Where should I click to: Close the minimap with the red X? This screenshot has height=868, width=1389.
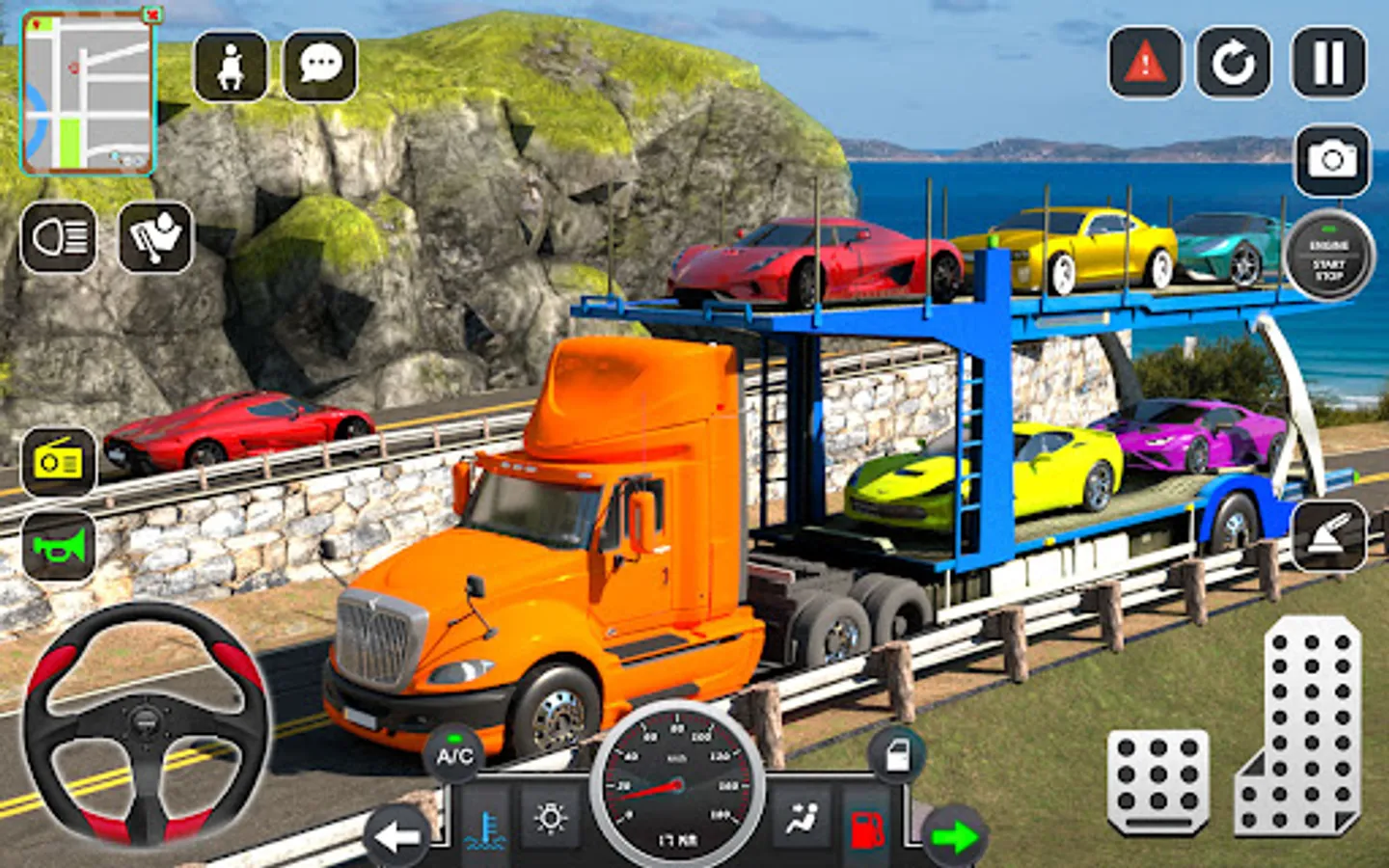[151, 15]
